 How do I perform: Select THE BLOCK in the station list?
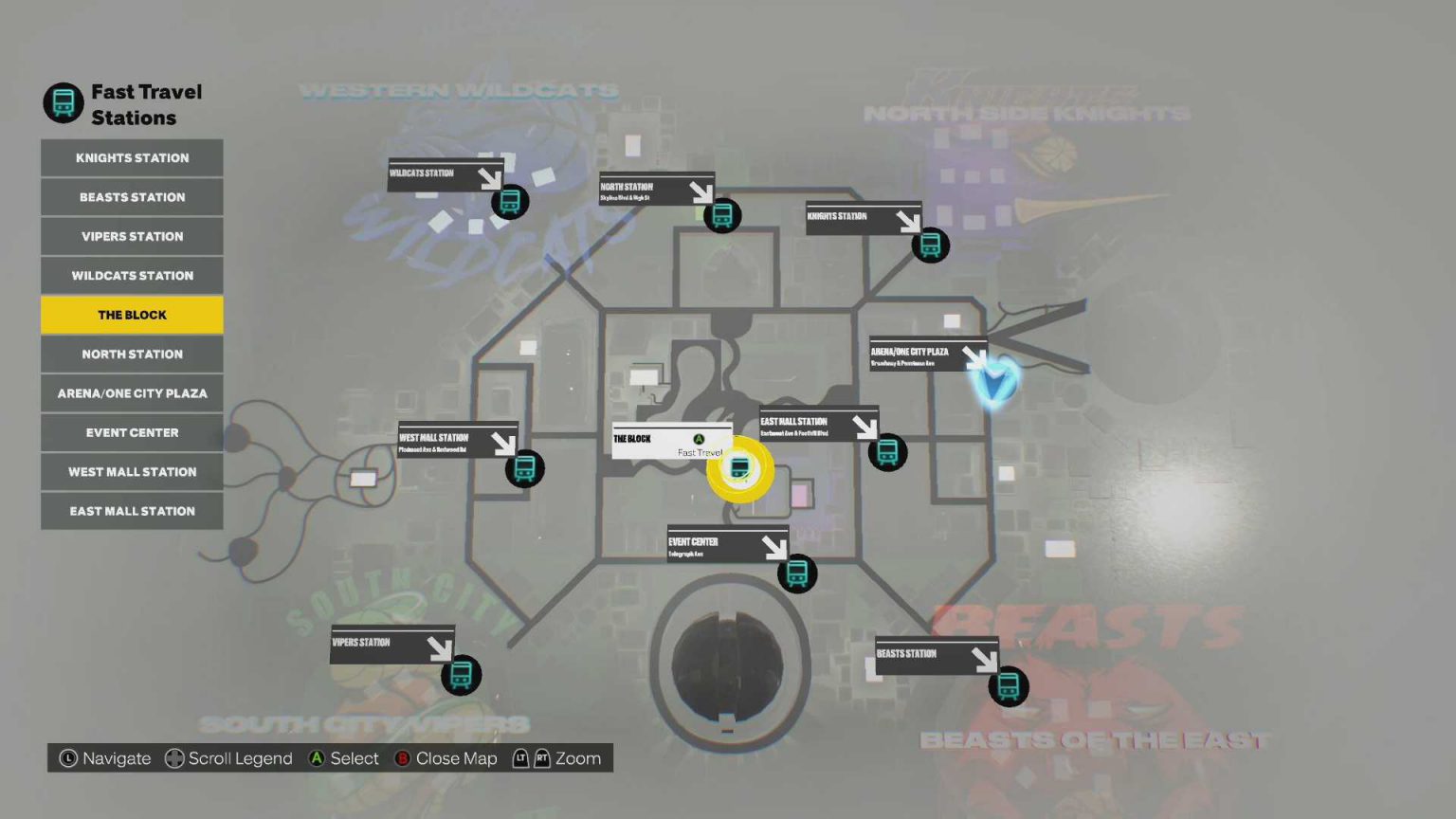click(x=131, y=314)
